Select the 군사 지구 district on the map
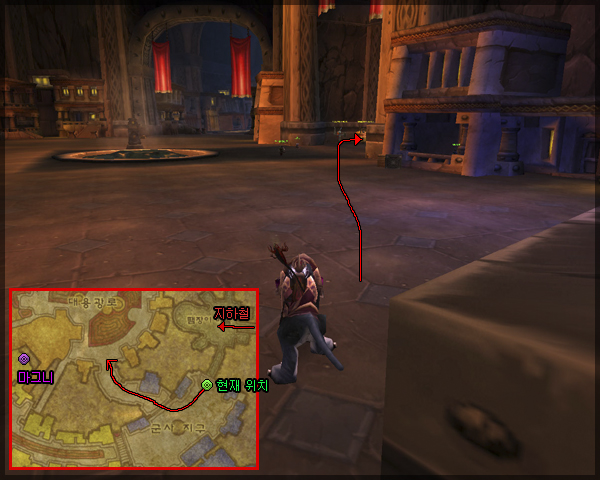The image size is (600, 480). (x=177, y=427)
